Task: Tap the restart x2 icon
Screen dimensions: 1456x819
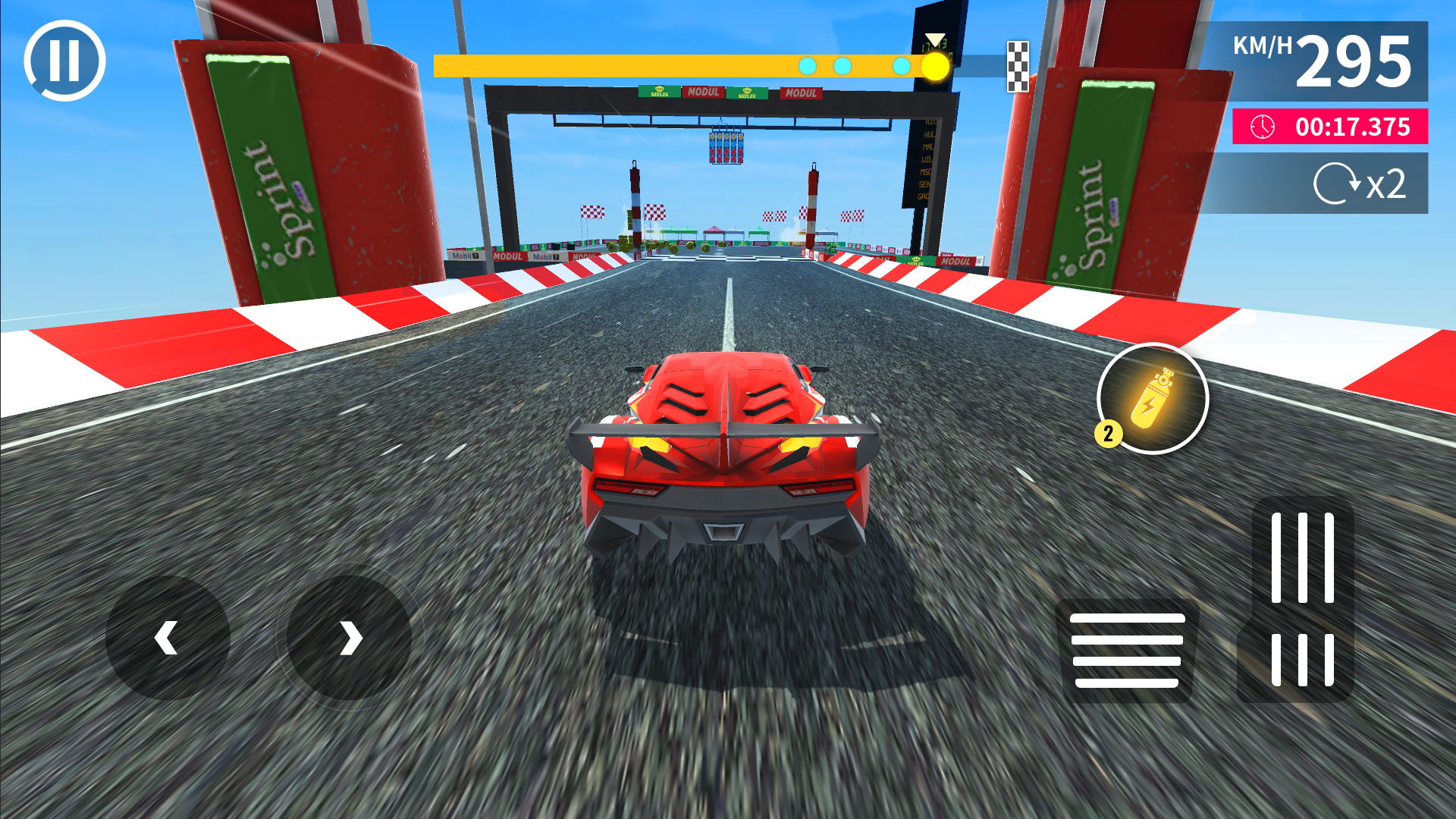Action: [x=1357, y=182]
